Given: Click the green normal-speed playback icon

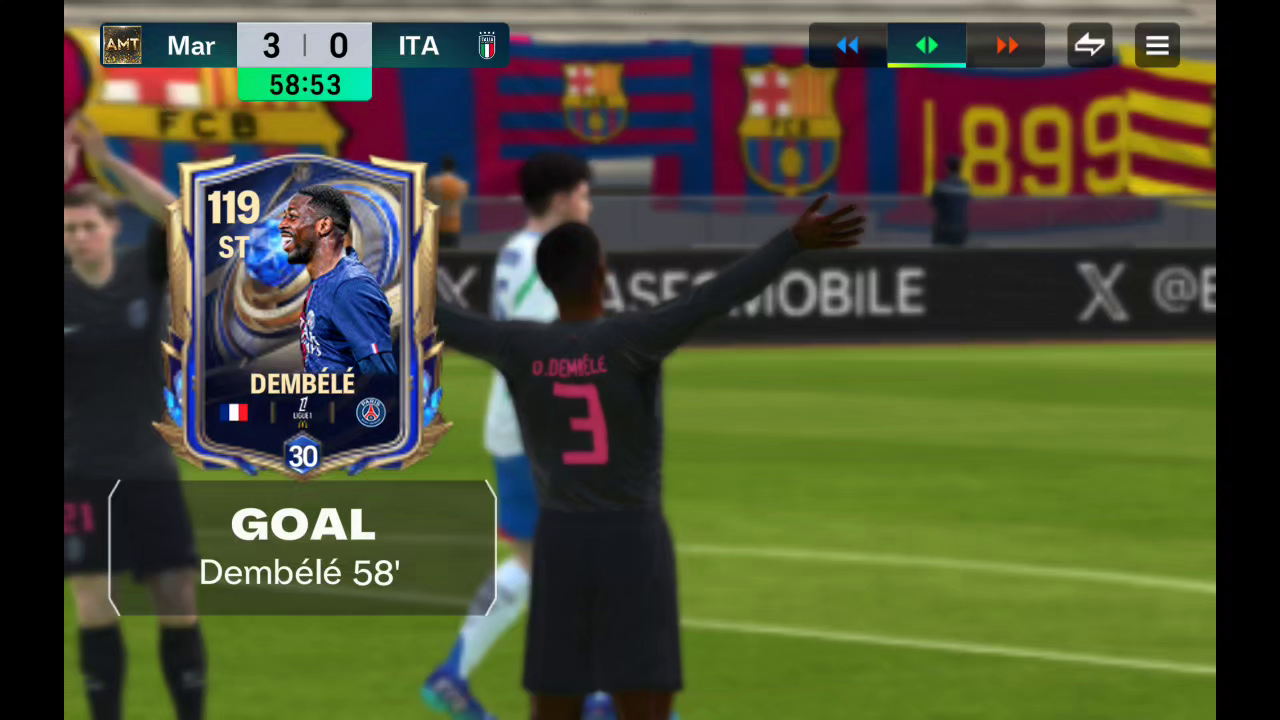Looking at the screenshot, I should pyautogui.click(x=926, y=44).
